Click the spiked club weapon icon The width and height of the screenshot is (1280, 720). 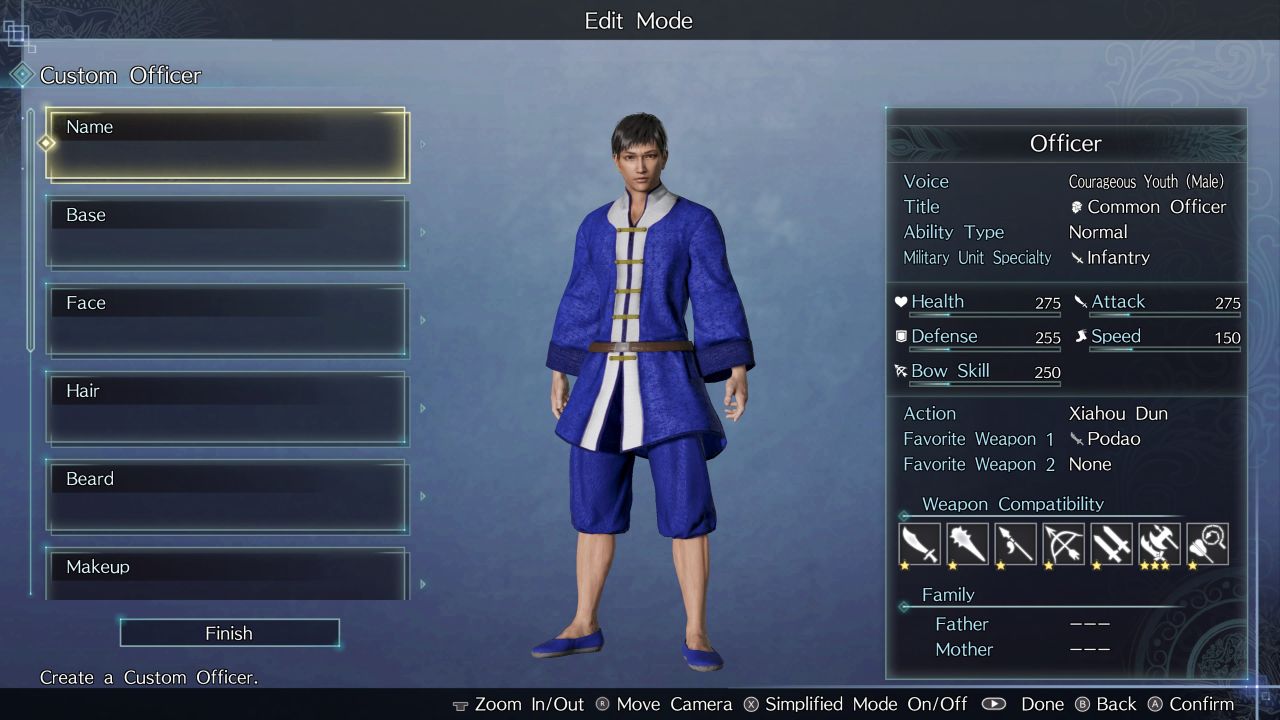(967, 544)
